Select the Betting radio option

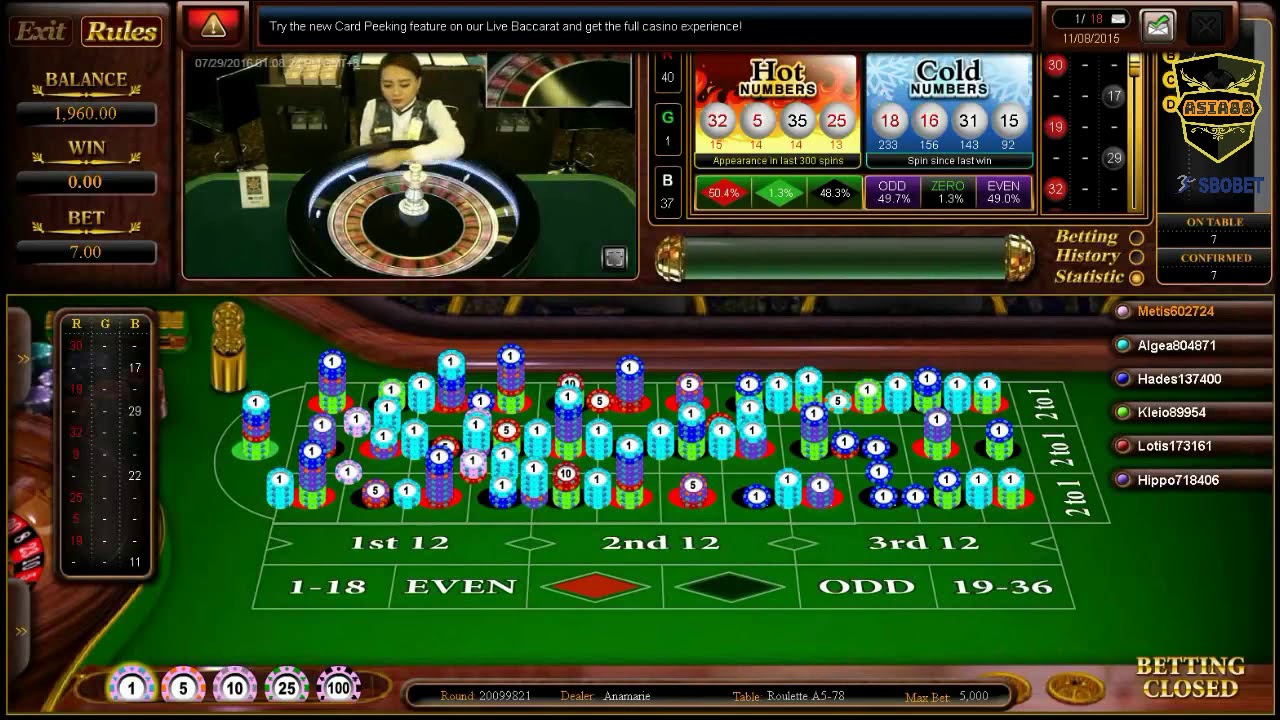click(1136, 238)
